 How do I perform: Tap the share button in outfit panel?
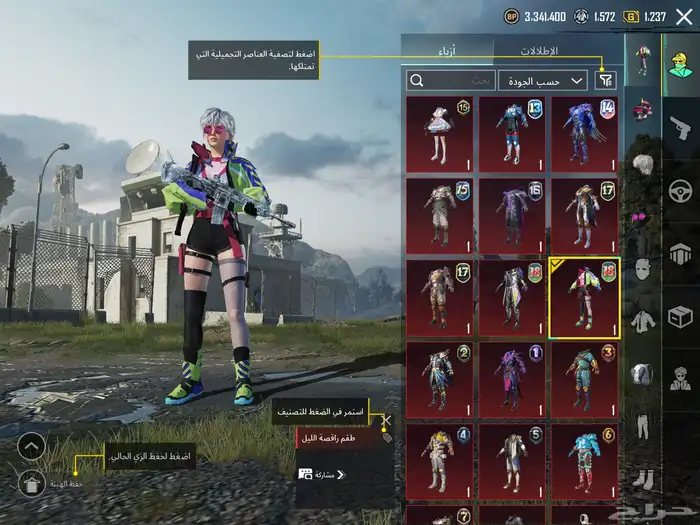tap(318, 474)
